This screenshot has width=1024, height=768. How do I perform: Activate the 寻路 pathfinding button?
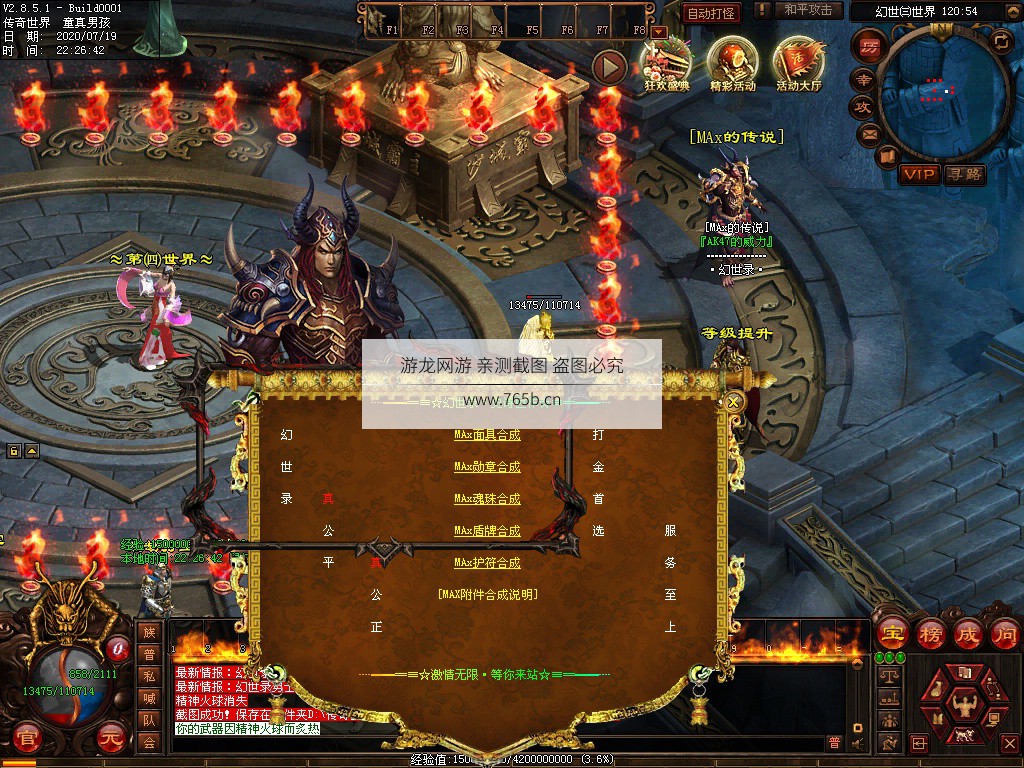point(964,174)
